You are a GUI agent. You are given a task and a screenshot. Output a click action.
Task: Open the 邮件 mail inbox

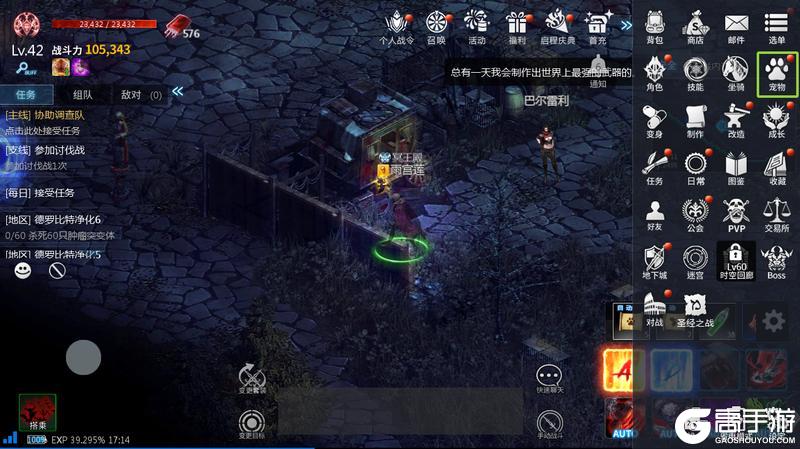click(736, 25)
